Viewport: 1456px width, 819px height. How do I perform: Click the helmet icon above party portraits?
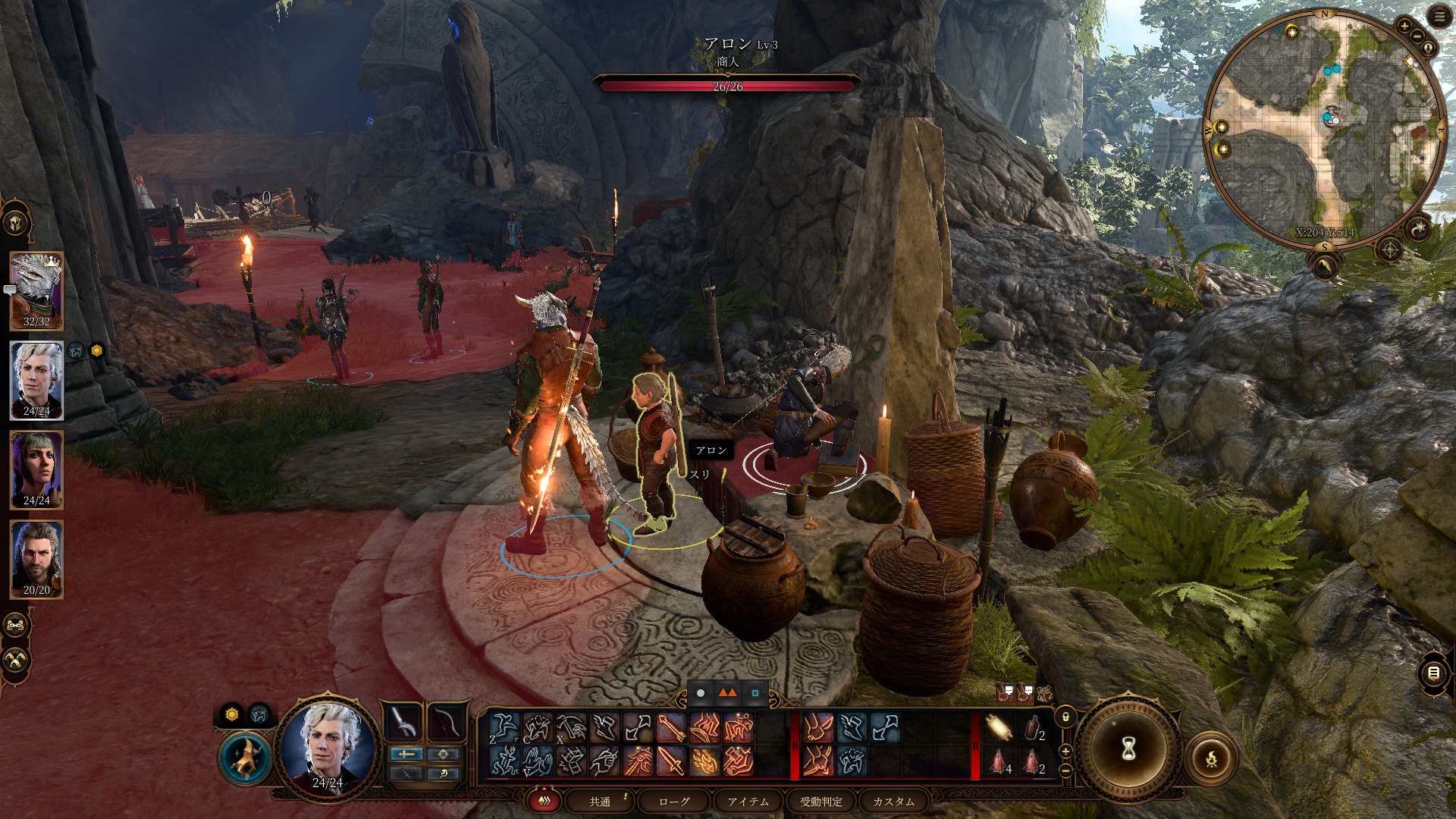[x=17, y=224]
